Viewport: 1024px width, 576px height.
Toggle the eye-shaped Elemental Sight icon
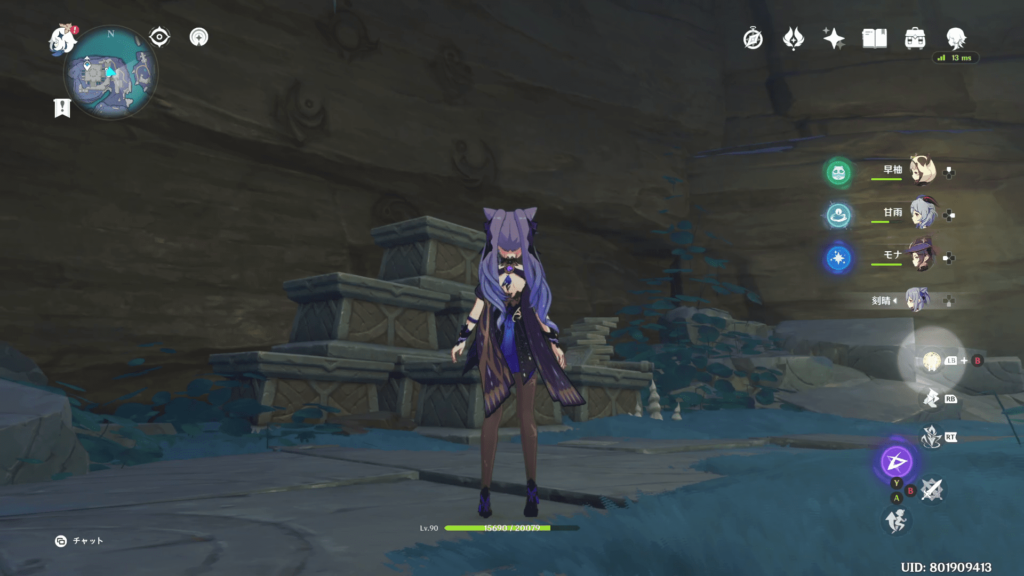tap(159, 37)
